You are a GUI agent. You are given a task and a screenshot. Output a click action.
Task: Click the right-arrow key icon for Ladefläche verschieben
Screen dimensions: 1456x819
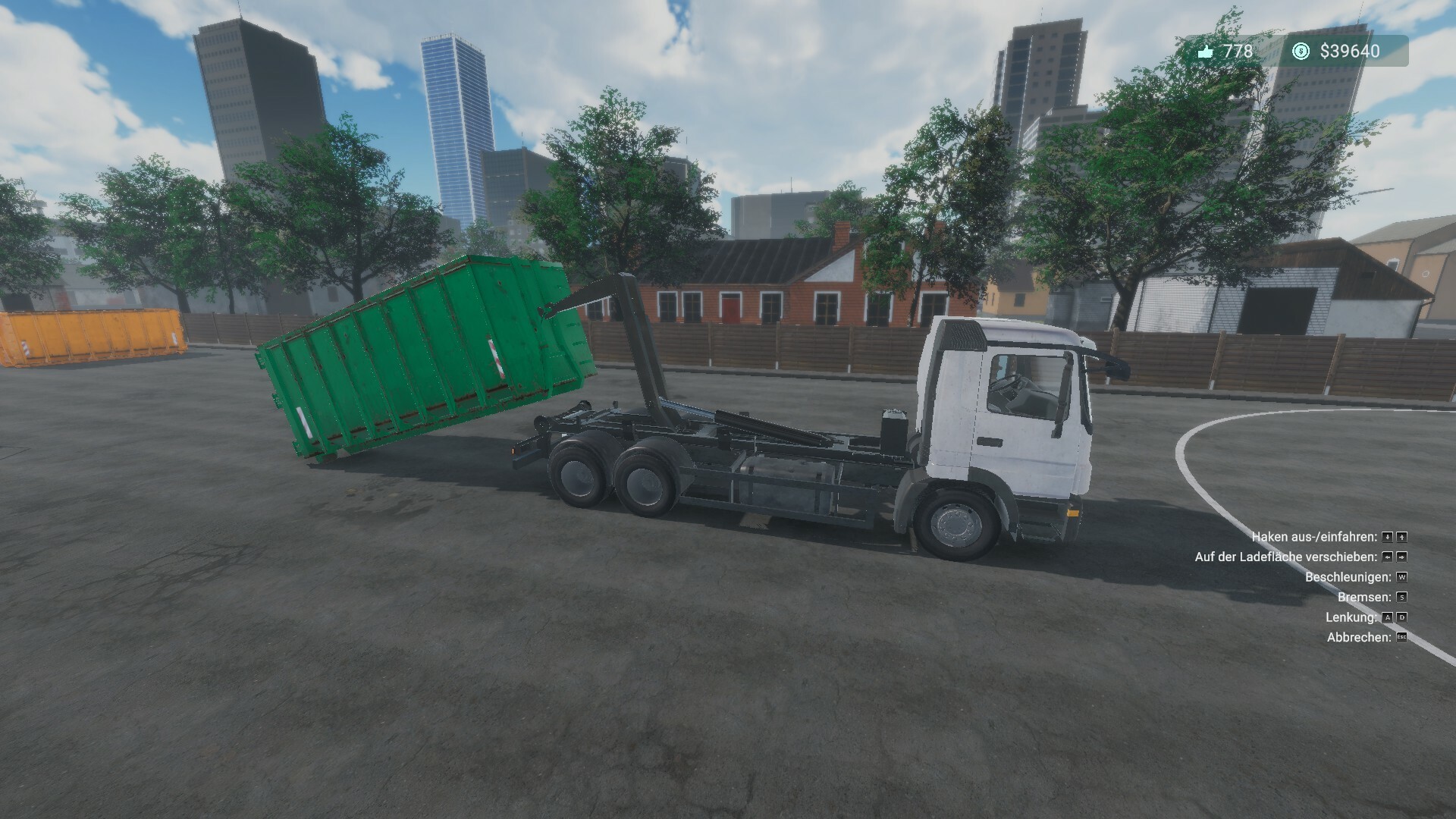tap(1401, 557)
